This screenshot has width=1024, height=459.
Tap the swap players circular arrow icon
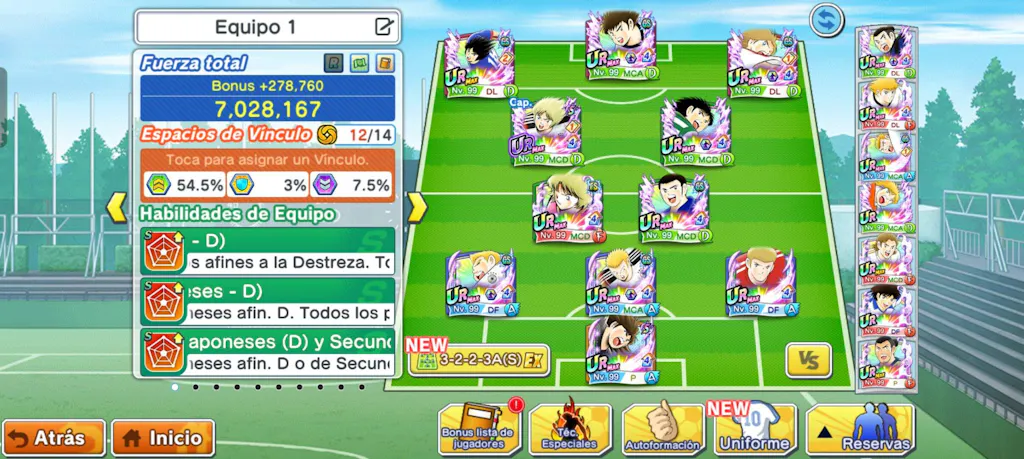pyautogui.click(x=827, y=19)
